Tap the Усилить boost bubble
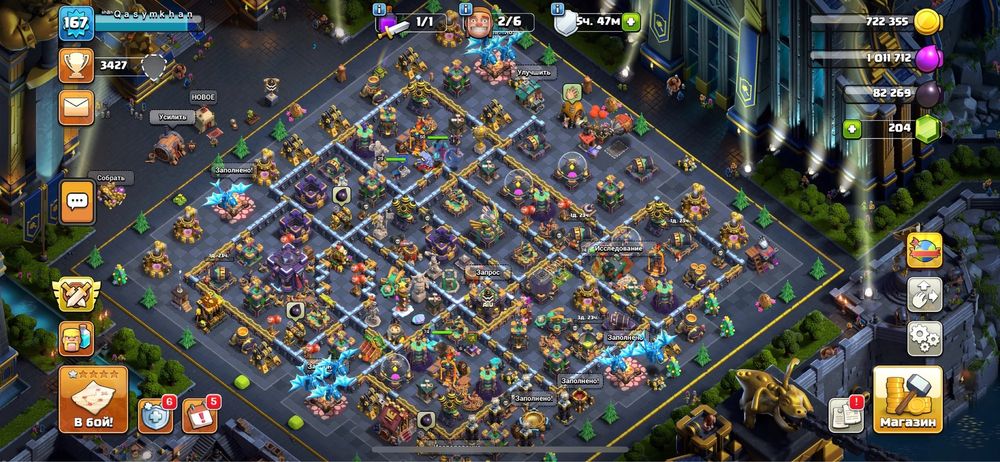The width and height of the screenshot is (1000, 462). click(x=172, y=117)
